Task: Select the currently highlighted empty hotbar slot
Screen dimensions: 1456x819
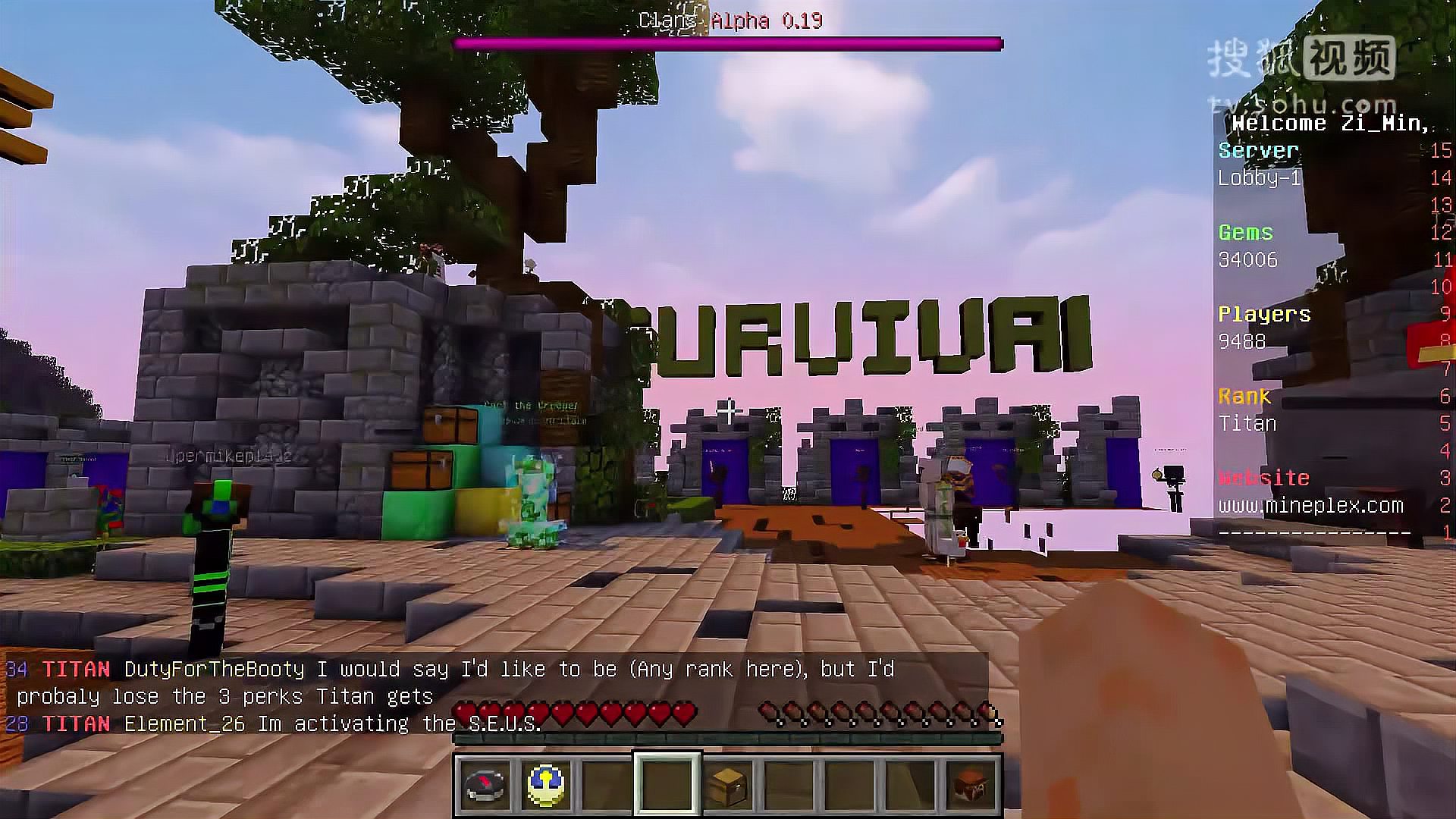Action: point(668,786)
